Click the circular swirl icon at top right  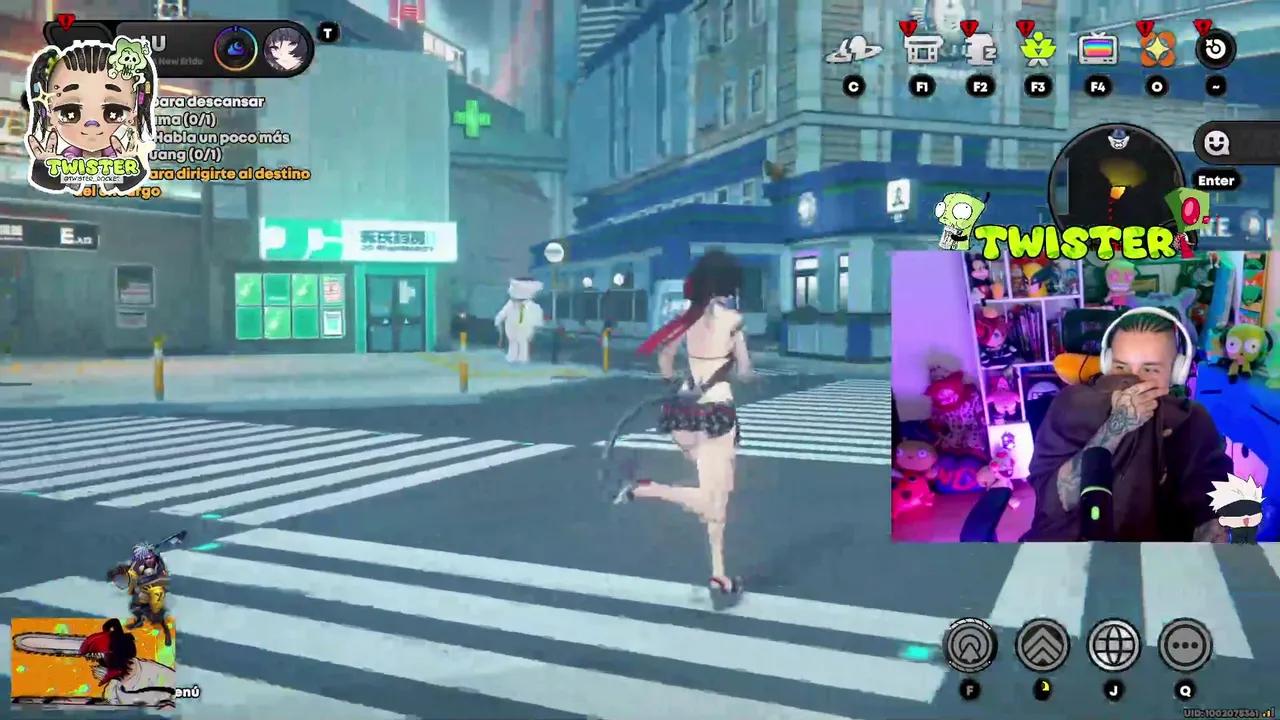click(x=1216, y=49)
